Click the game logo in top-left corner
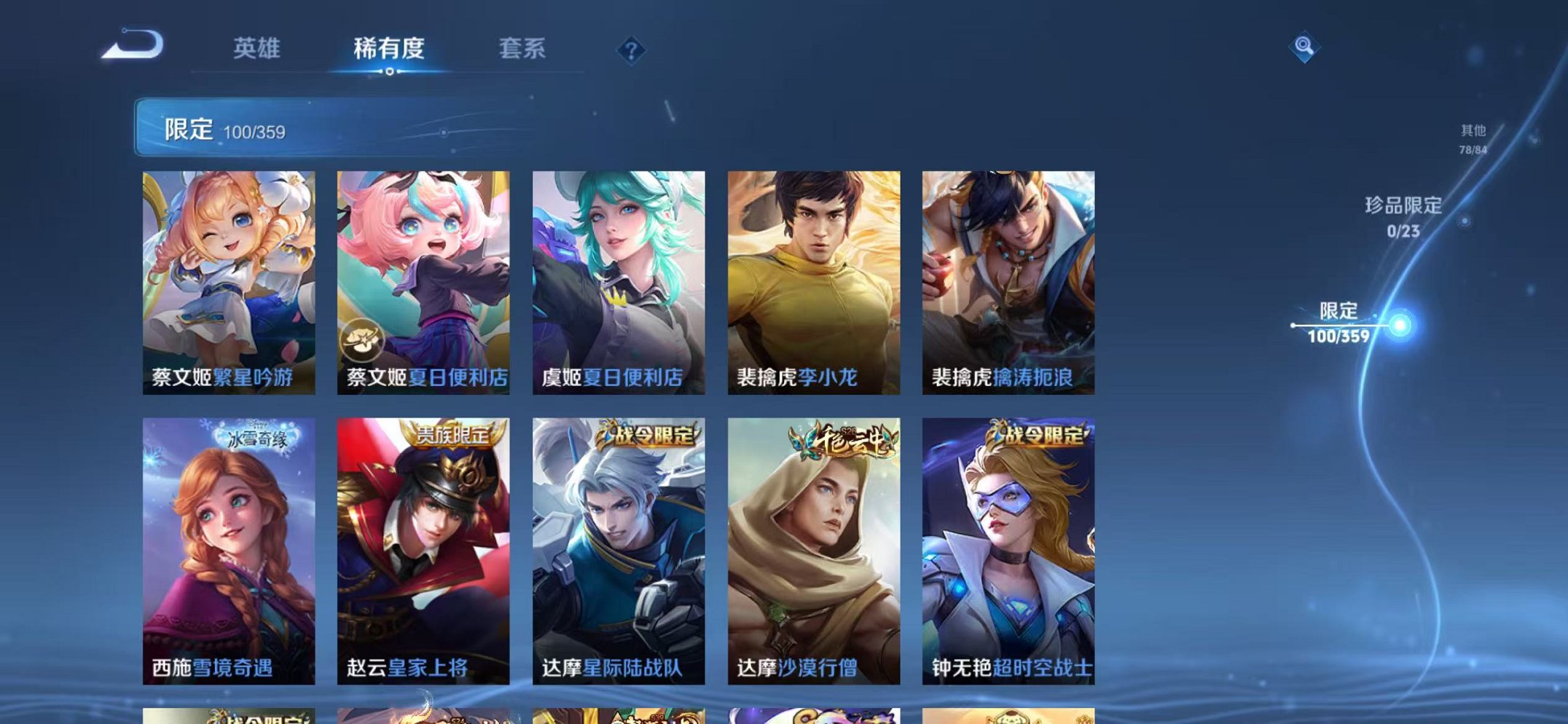1568x724 pixels. tap(135, 45)
